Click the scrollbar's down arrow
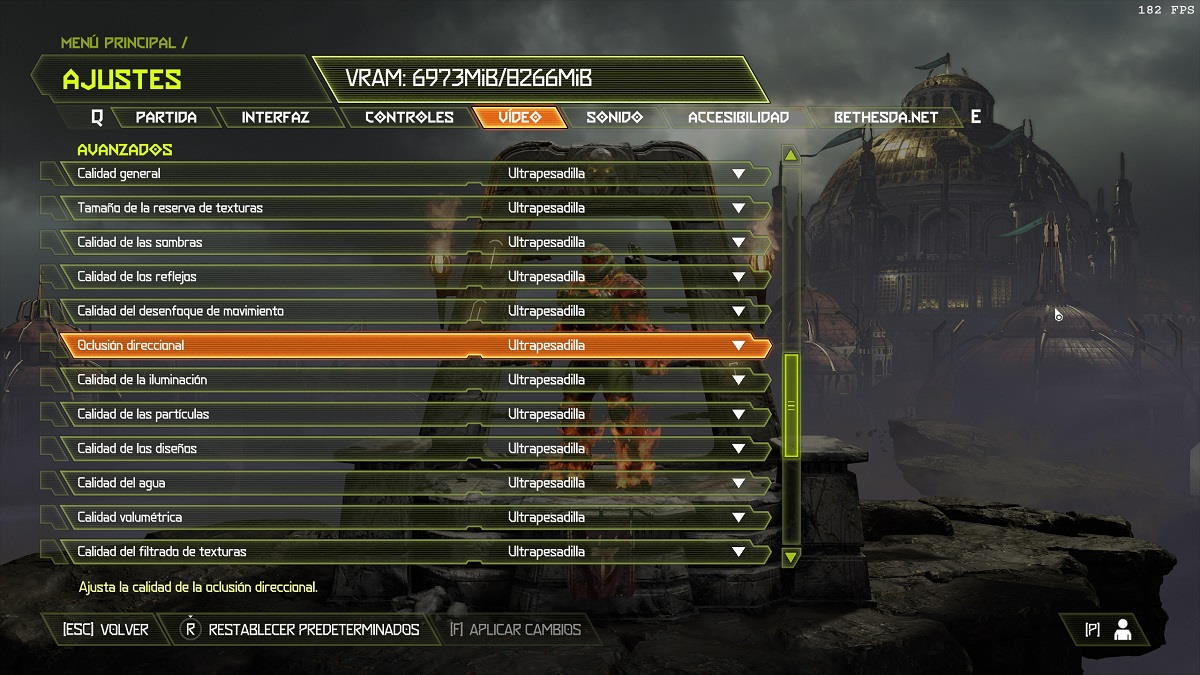1200x675 pixels. pyautogui.click(x=791, y=556)
